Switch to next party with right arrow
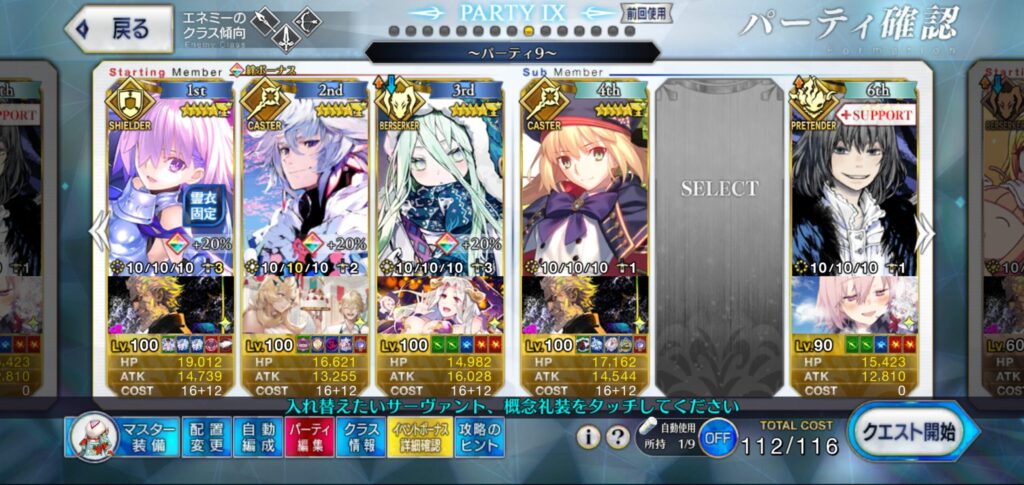 (926, 232)
